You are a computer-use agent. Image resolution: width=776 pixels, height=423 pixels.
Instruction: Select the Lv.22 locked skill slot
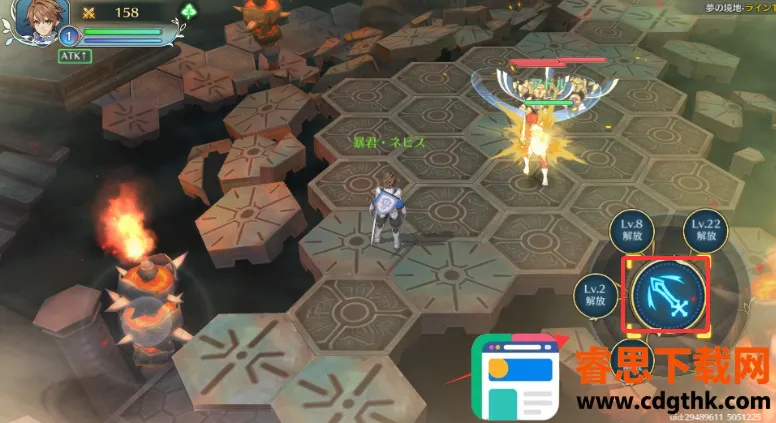tap(706, 231)
